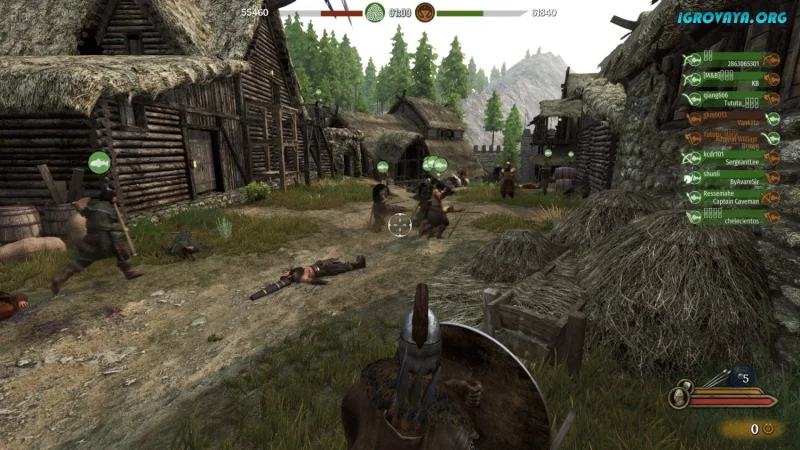The height and width of the screenshot is (450, 800).
Task: Click the brown faction emblem beside the timer
Action: [x=424, y=13]
